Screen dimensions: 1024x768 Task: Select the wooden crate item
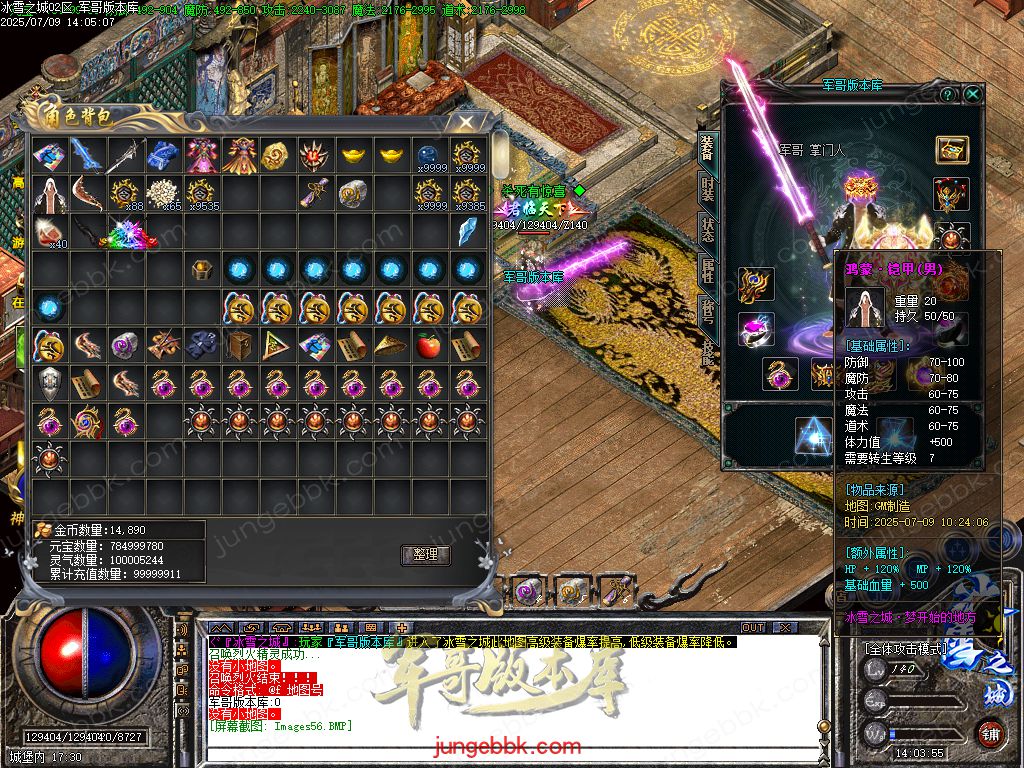[x=238, y=346]
